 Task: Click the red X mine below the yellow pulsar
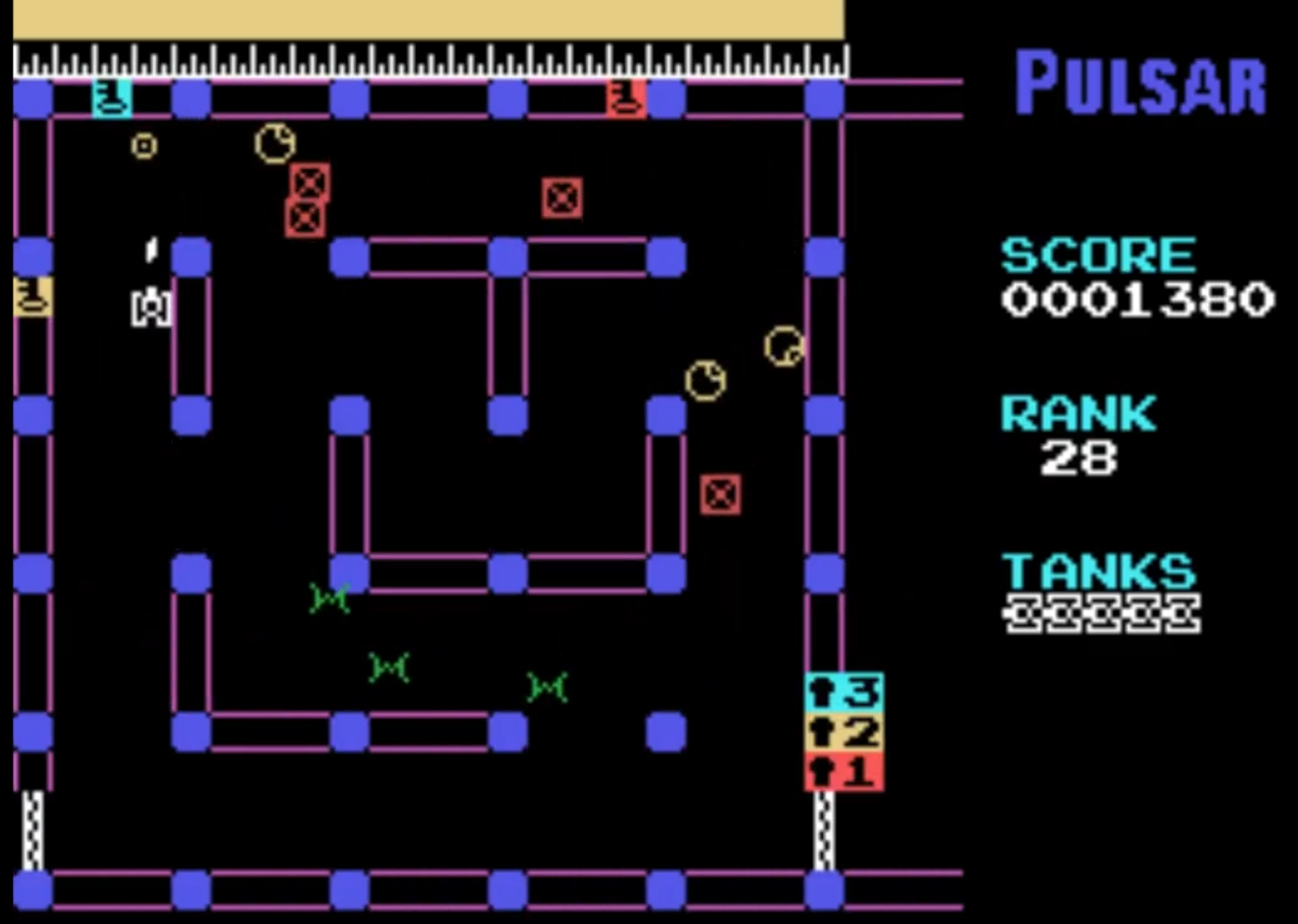pyautogui.click(x=718, y=495)
